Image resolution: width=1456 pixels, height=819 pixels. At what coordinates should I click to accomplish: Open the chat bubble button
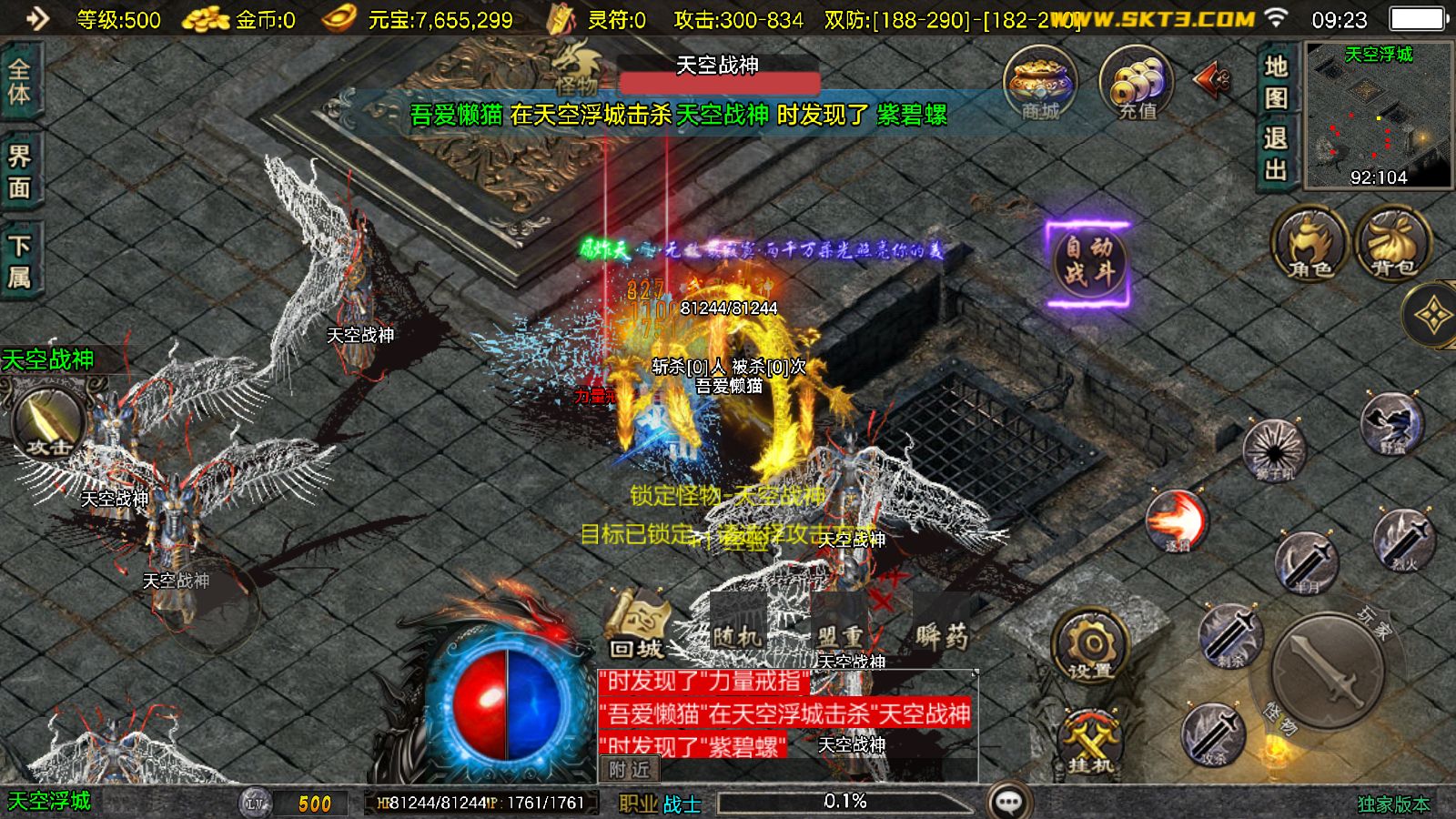click(1008, 802)
